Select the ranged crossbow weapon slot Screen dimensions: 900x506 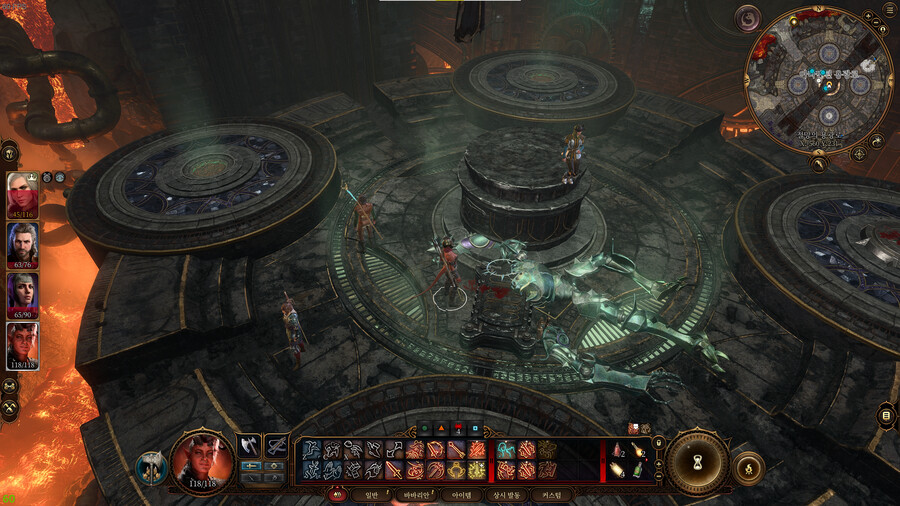tap(275, 444)
